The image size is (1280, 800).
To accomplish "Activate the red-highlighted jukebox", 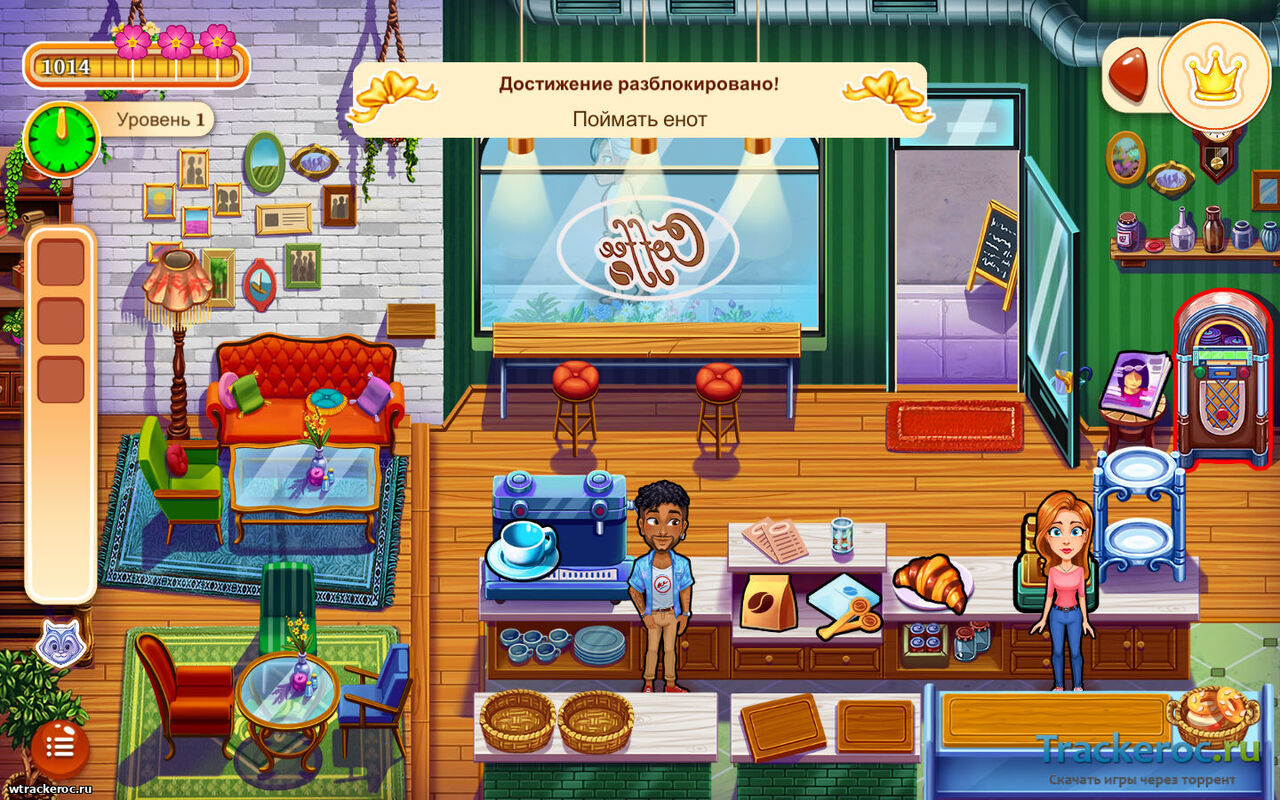I will coord(1222,380).
